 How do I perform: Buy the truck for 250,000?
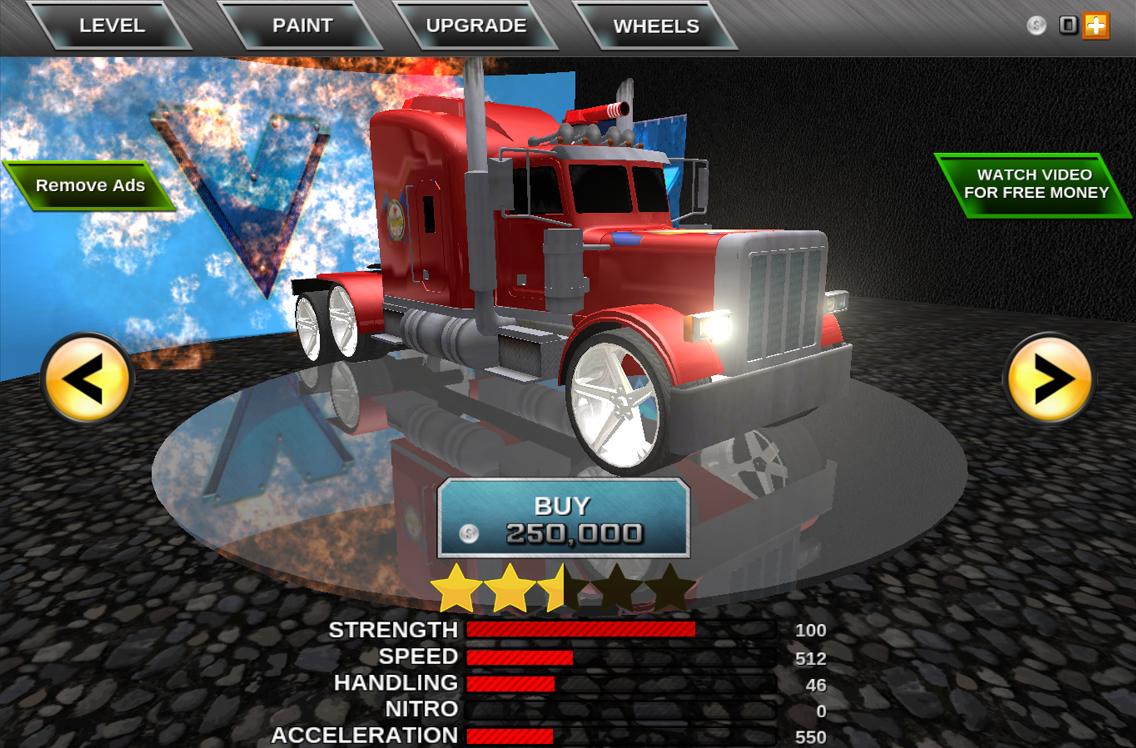(x=564, y=519)
